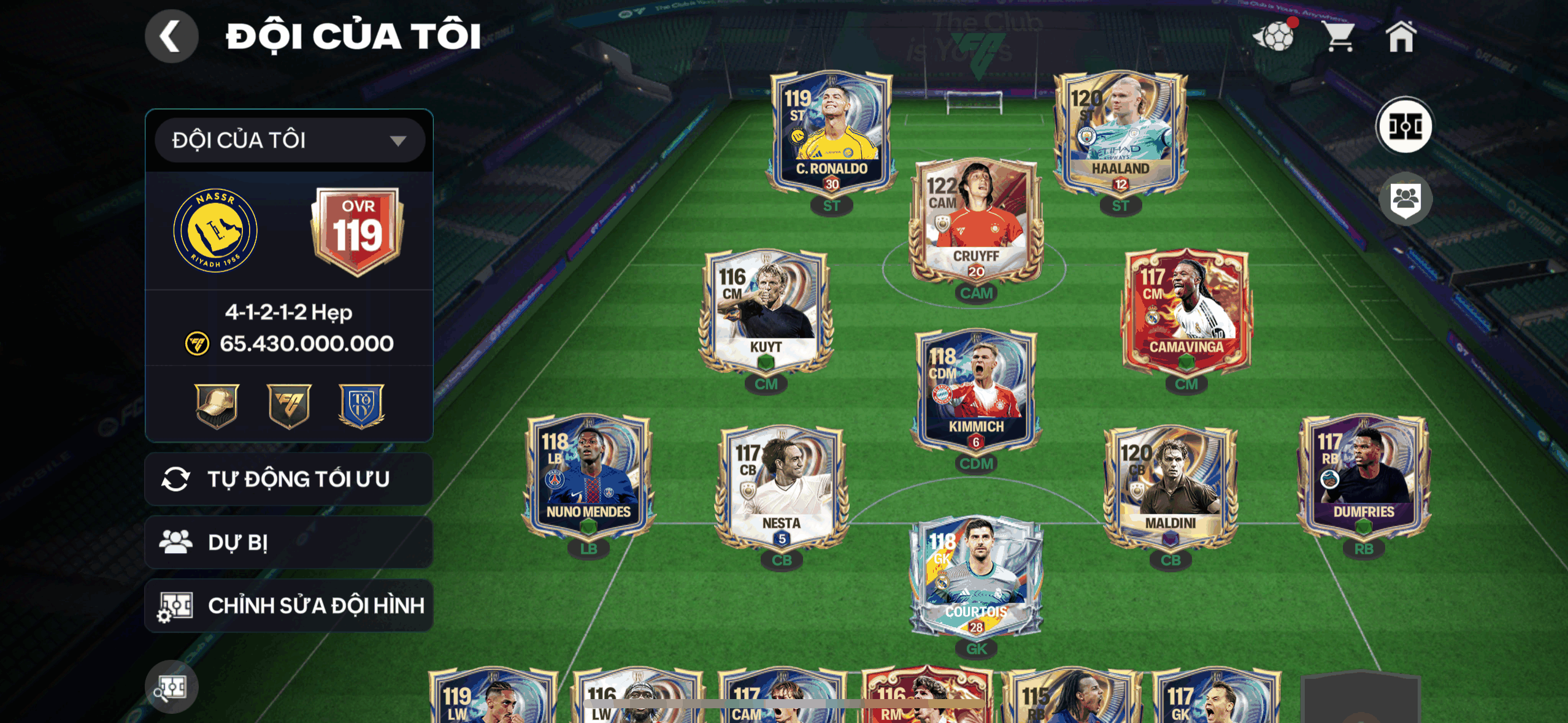This screenshot has width=1568, height=723.
Task: Select the Courtois goalkeeper card
Action: coord(975,576)
